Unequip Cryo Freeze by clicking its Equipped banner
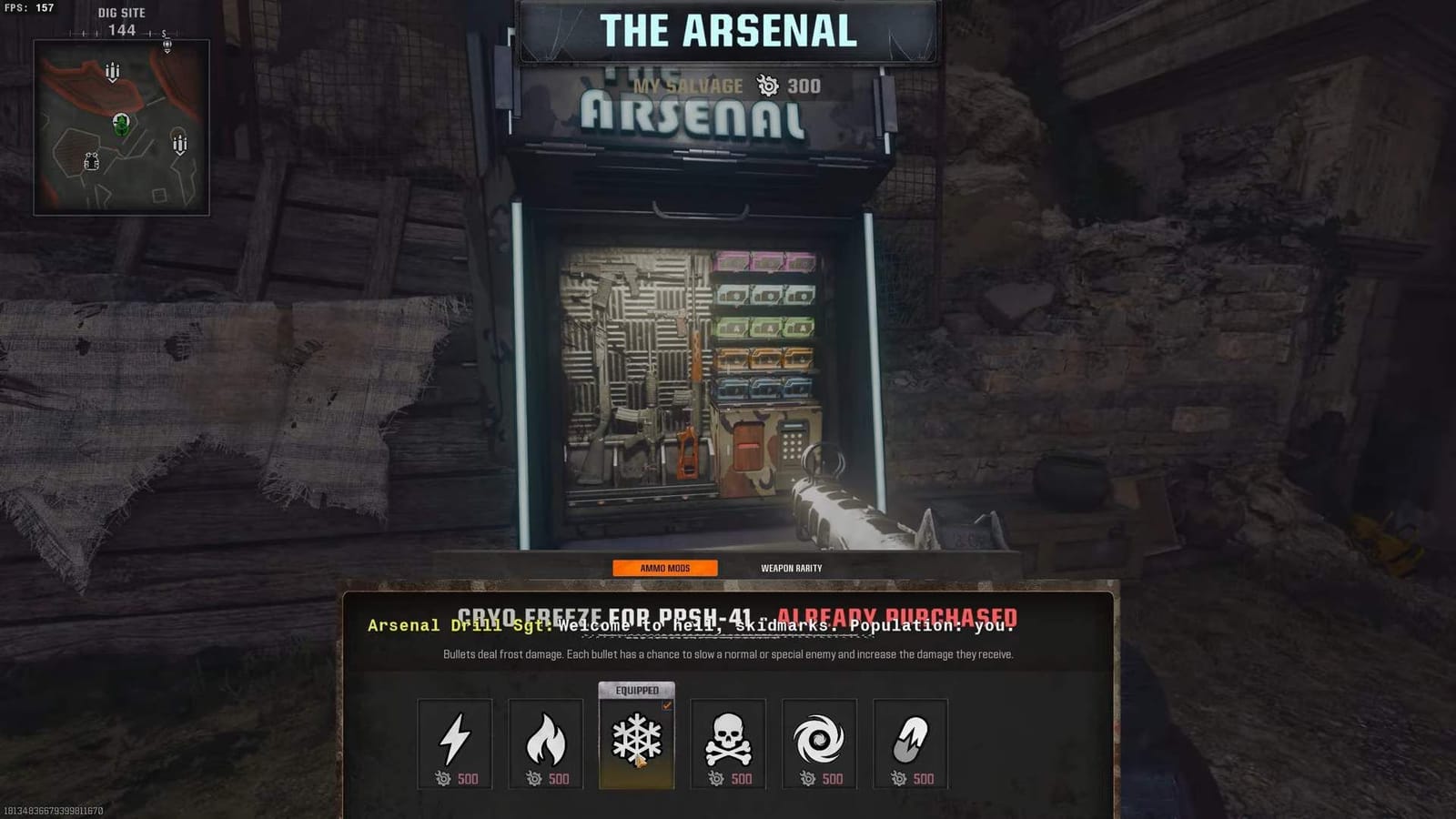The image size is (1456, 819). (638, 692)
